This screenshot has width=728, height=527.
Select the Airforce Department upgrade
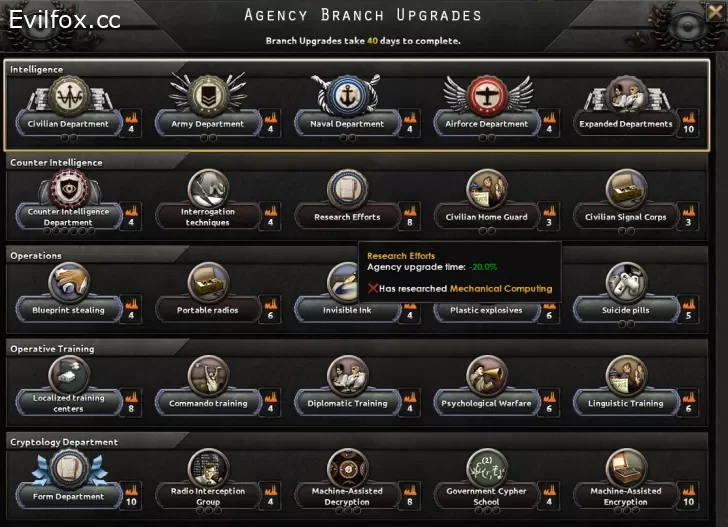tap(487, 124)
